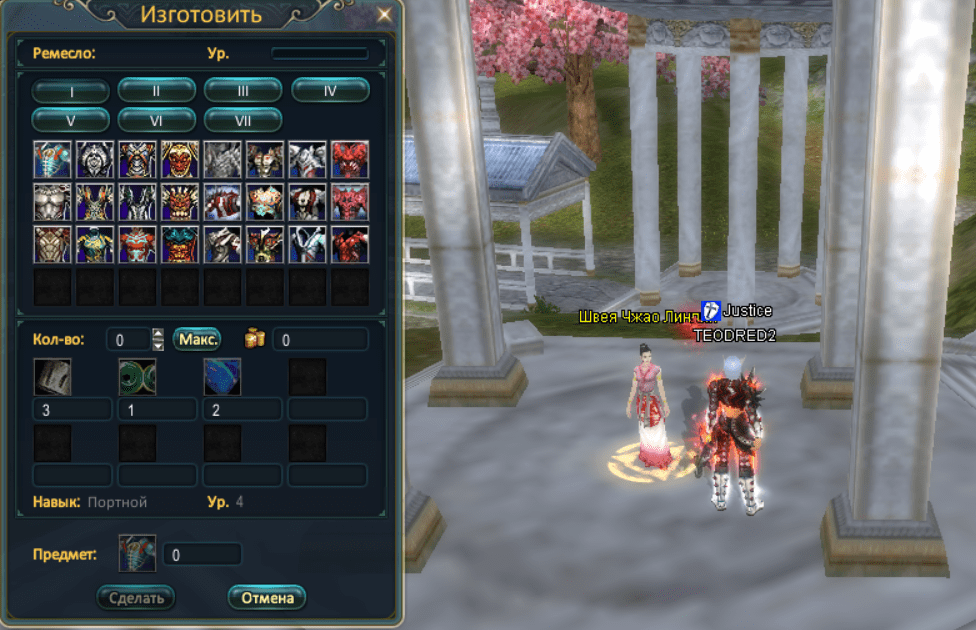Choose the tier VI tab

[x=156, y=120]
